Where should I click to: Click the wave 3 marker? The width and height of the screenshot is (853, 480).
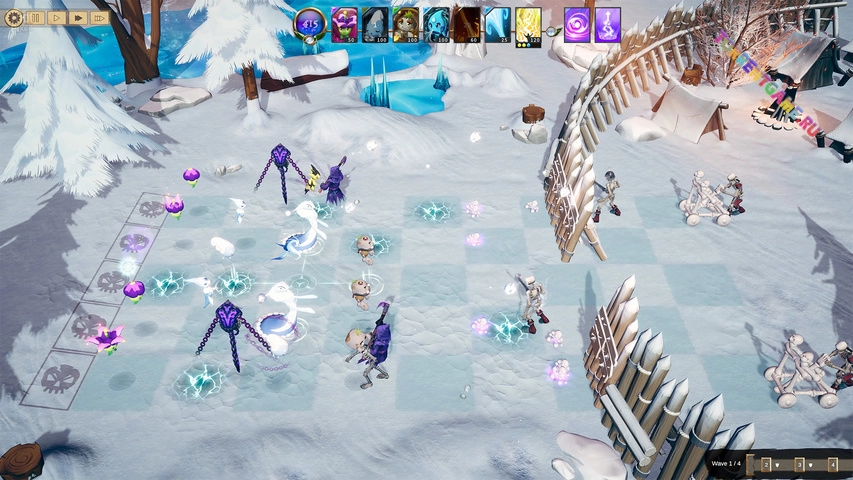[x=799, y=464]
